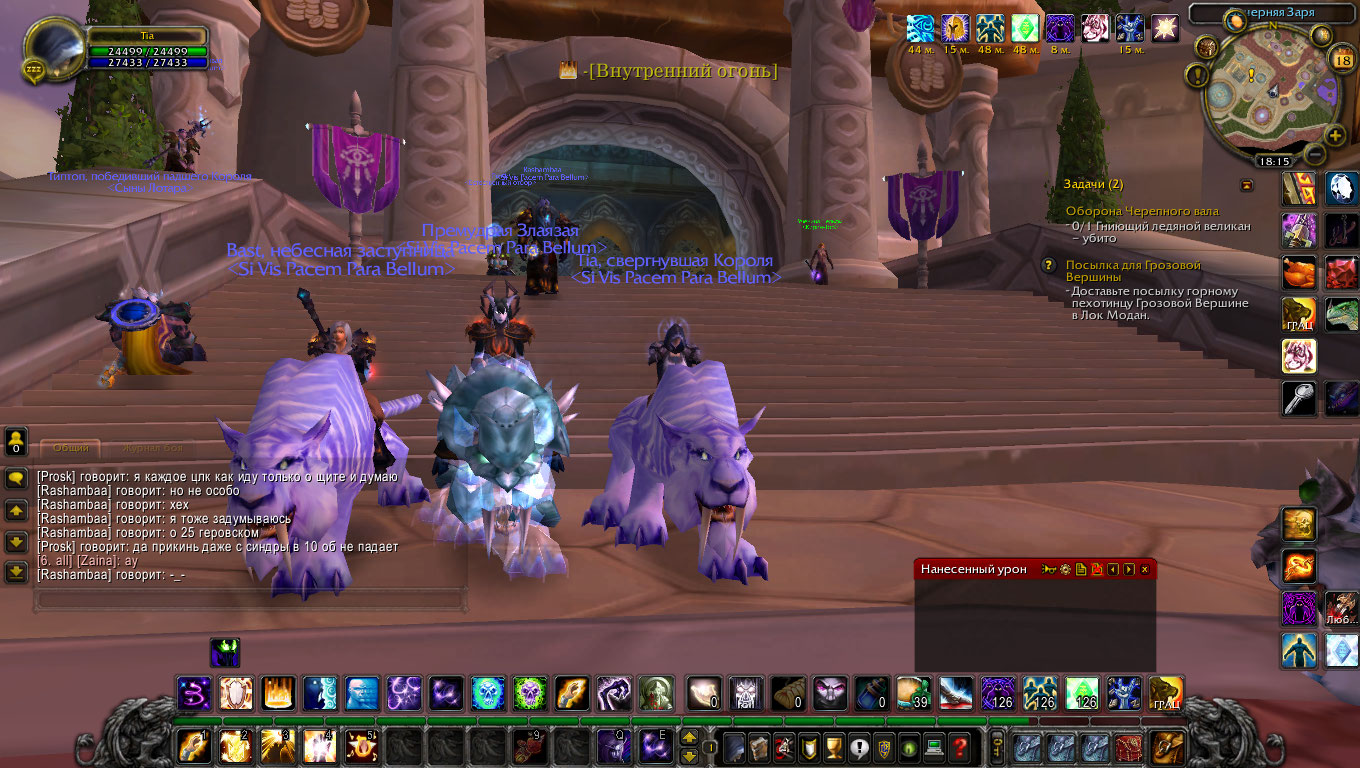Jump chat to the bottom
The height and width of the screenshot is (768, 1360).
tap(16, 572)
